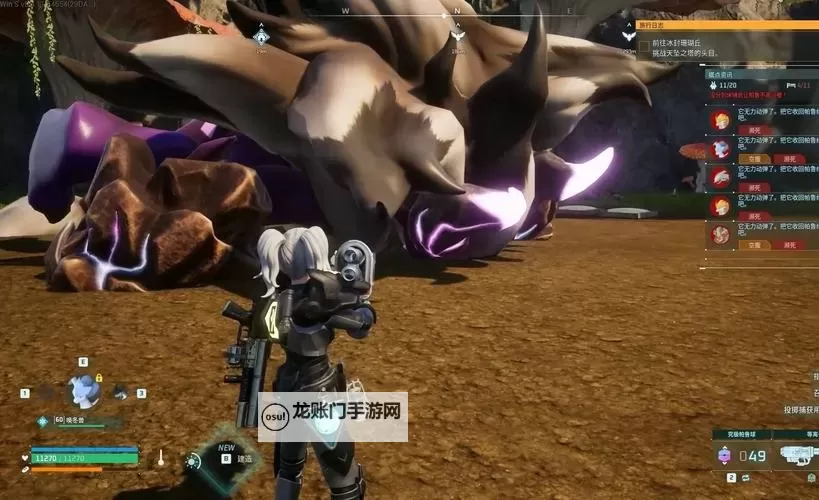This screenshot has height=500, width=819.
Task: Click the watermark logo banner
Action: click(333, 415)
